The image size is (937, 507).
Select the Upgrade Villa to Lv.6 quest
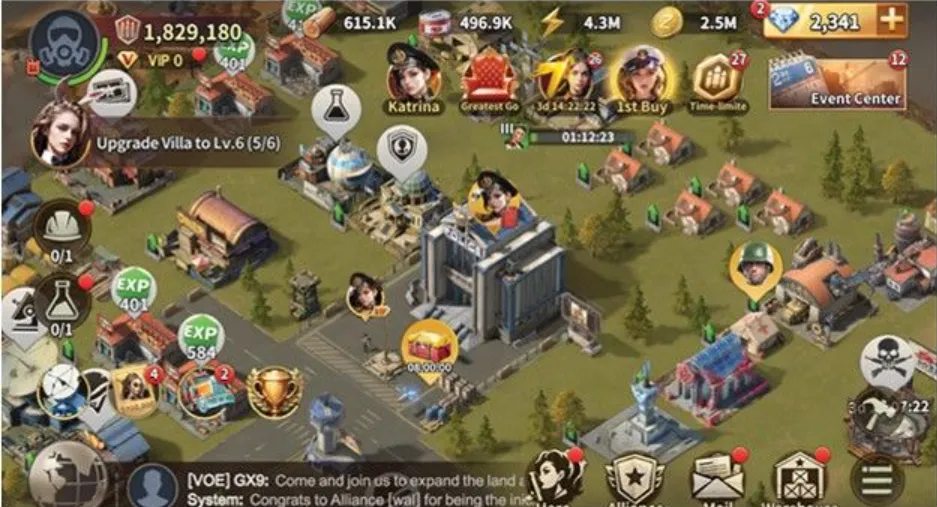160,141
